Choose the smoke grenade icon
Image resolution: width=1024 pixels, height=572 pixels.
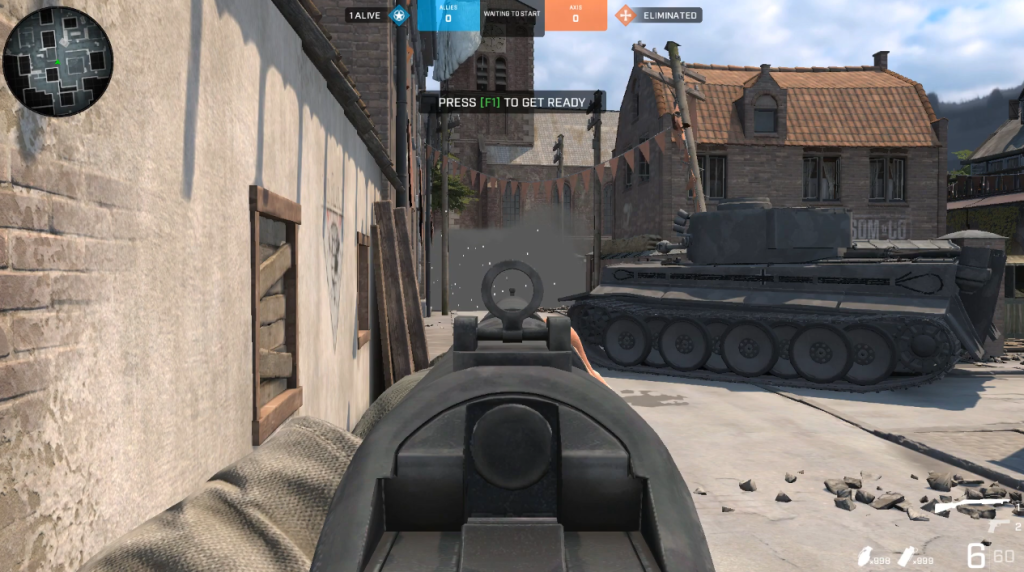[909, 557]
